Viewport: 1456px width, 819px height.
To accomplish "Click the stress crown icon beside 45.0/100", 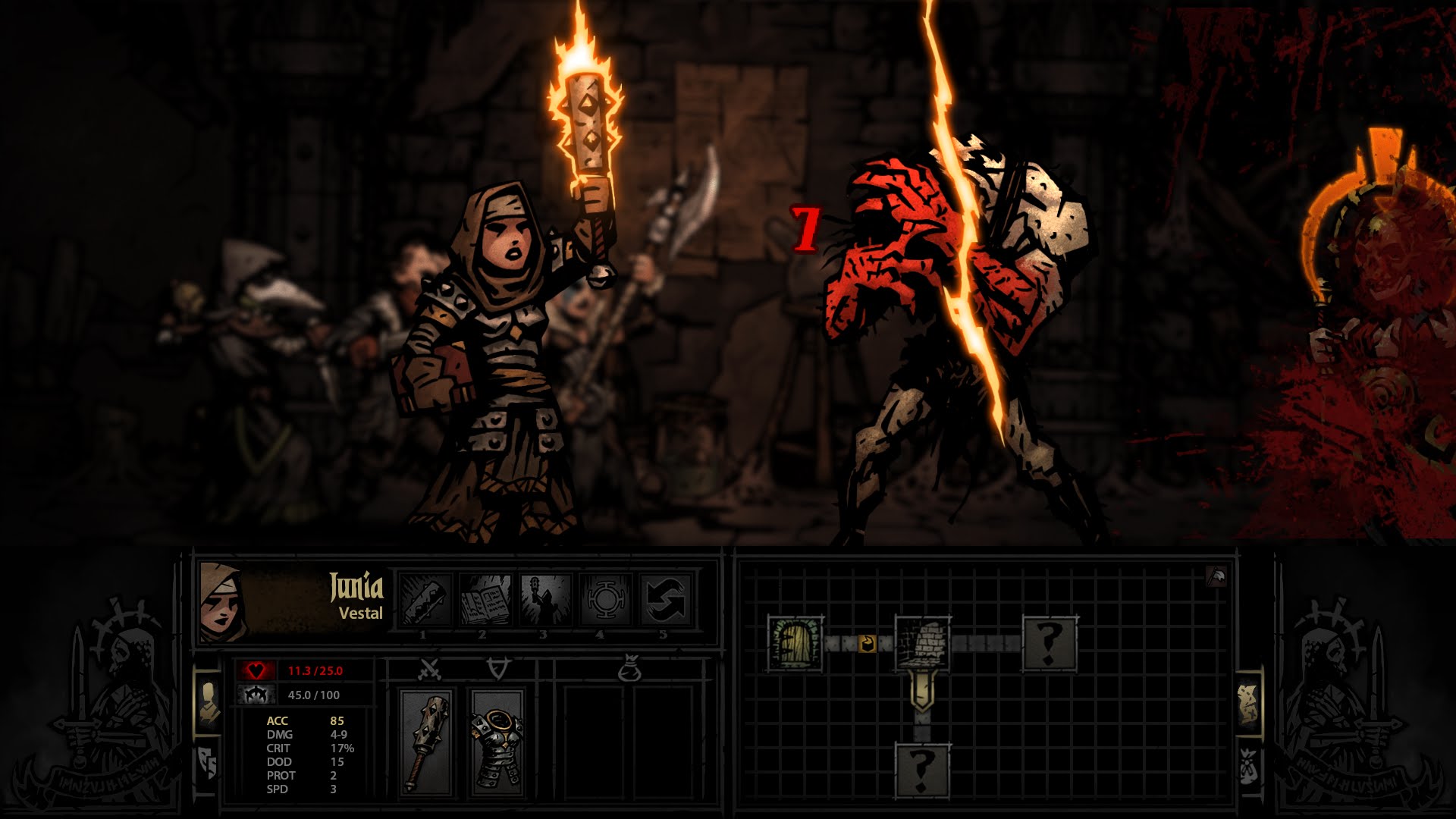I will [x=257, y=695].
